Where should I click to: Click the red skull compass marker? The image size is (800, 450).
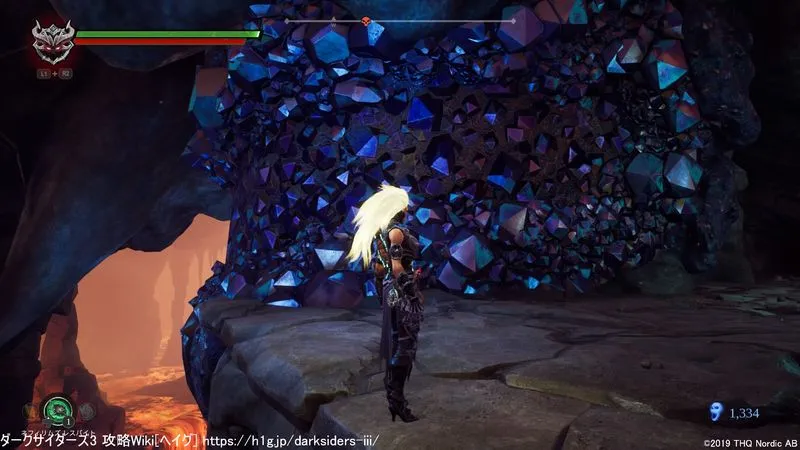click(366, 21)
